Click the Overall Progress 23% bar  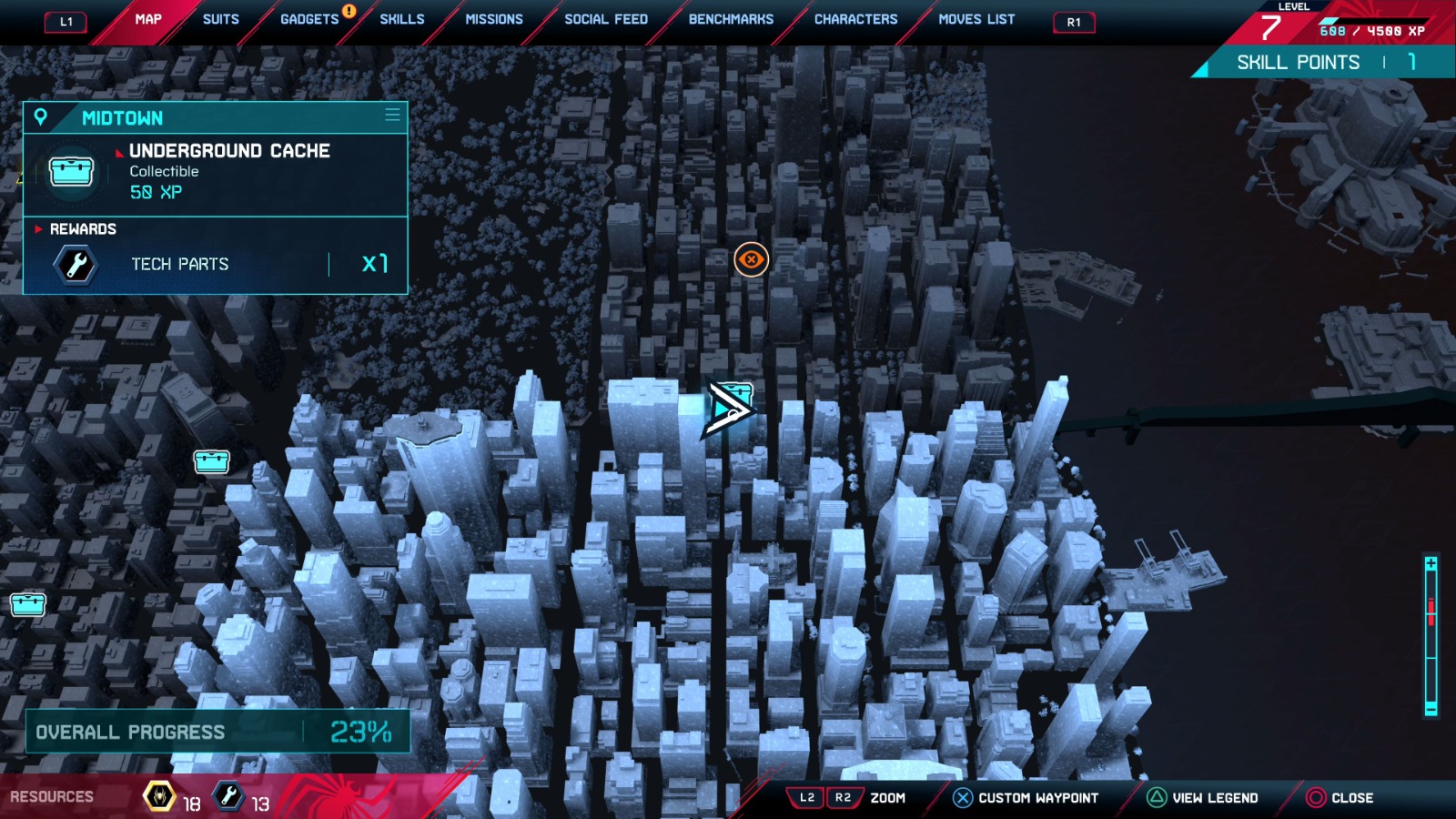click(218, 732)
